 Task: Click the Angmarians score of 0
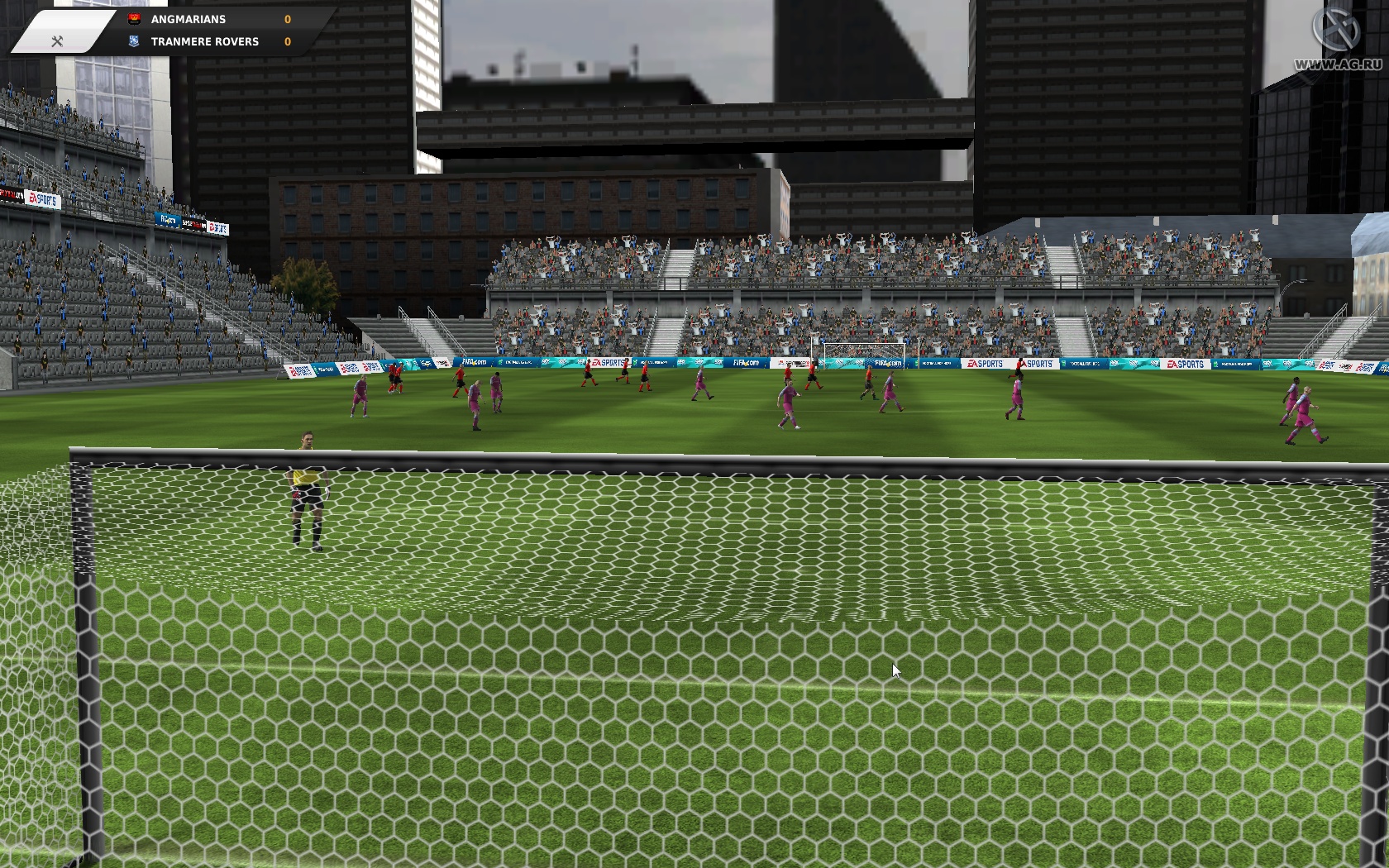[288, 18]
